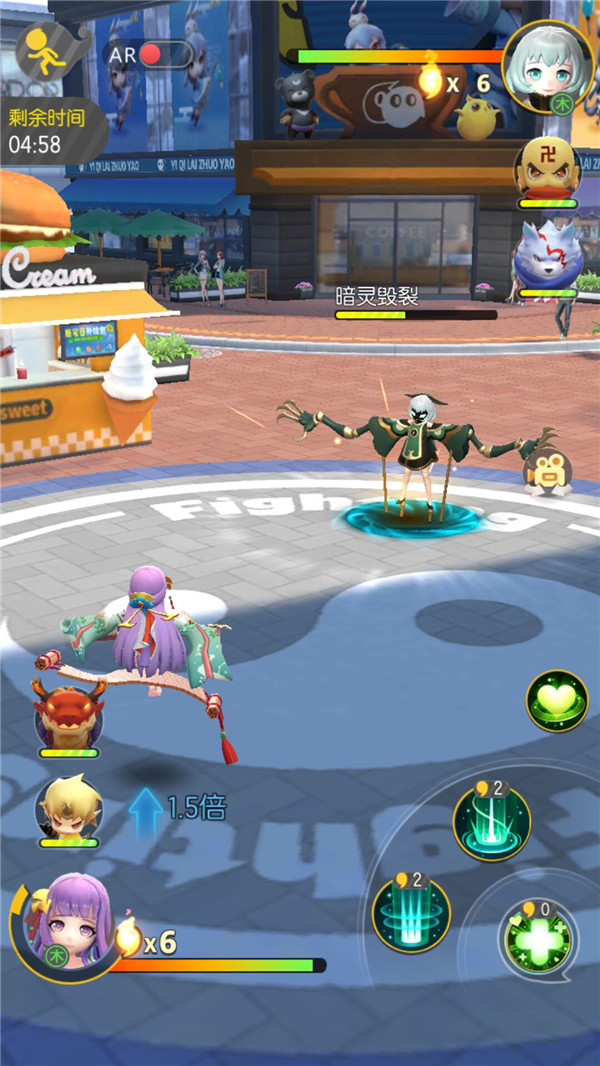Screen dimensions: 600x1066
Task: Choose the red dragon spirit portrait
Action: click(68, 714)
